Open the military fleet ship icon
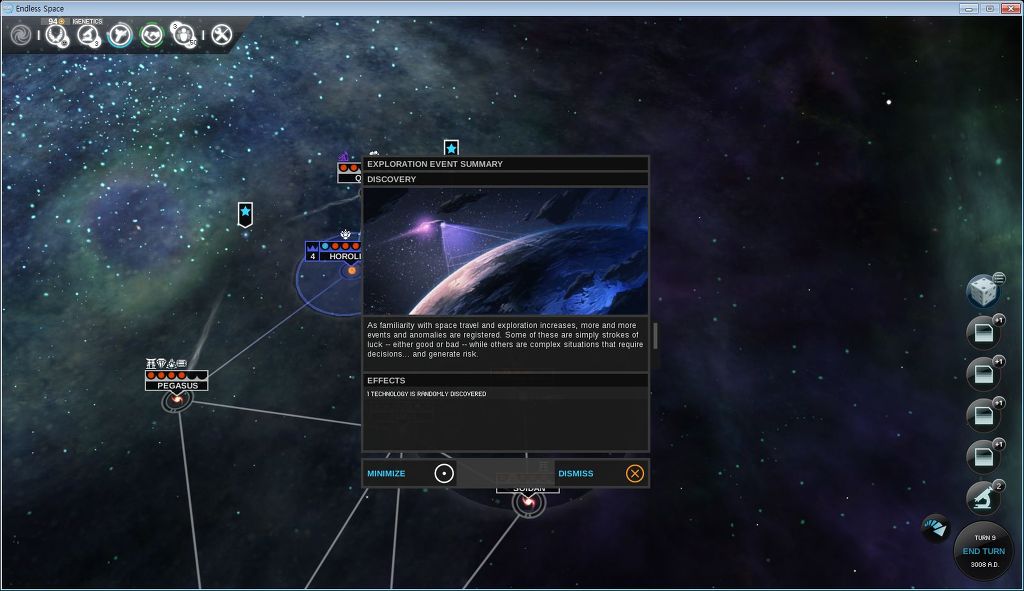The height and width of the screenshot is (591, 1024). click(120, 36)
